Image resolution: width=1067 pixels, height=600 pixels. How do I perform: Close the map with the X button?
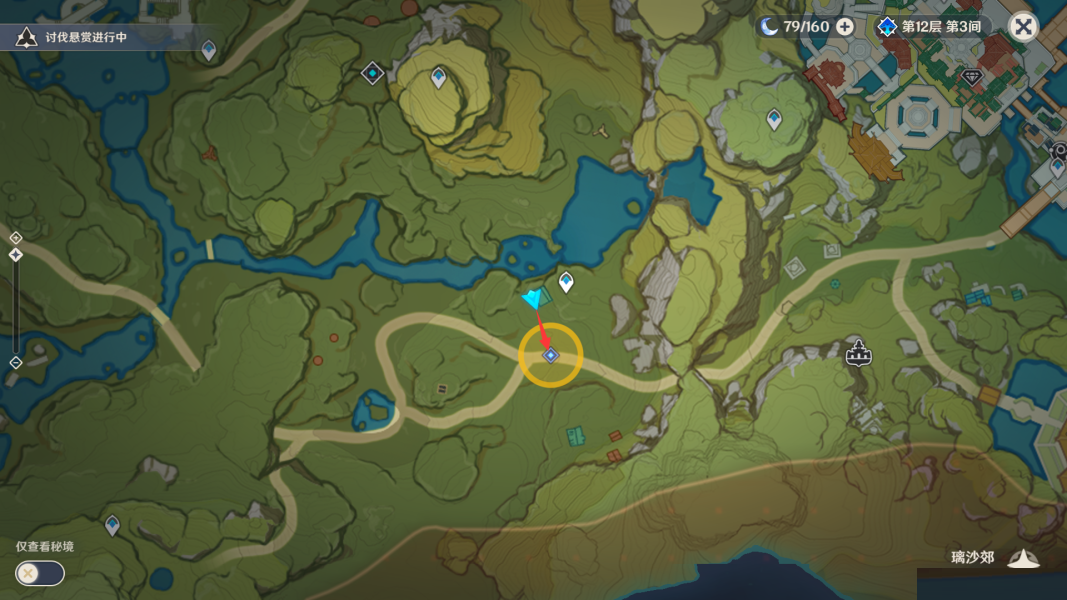pyautogui.click(x=1022, y=26)
